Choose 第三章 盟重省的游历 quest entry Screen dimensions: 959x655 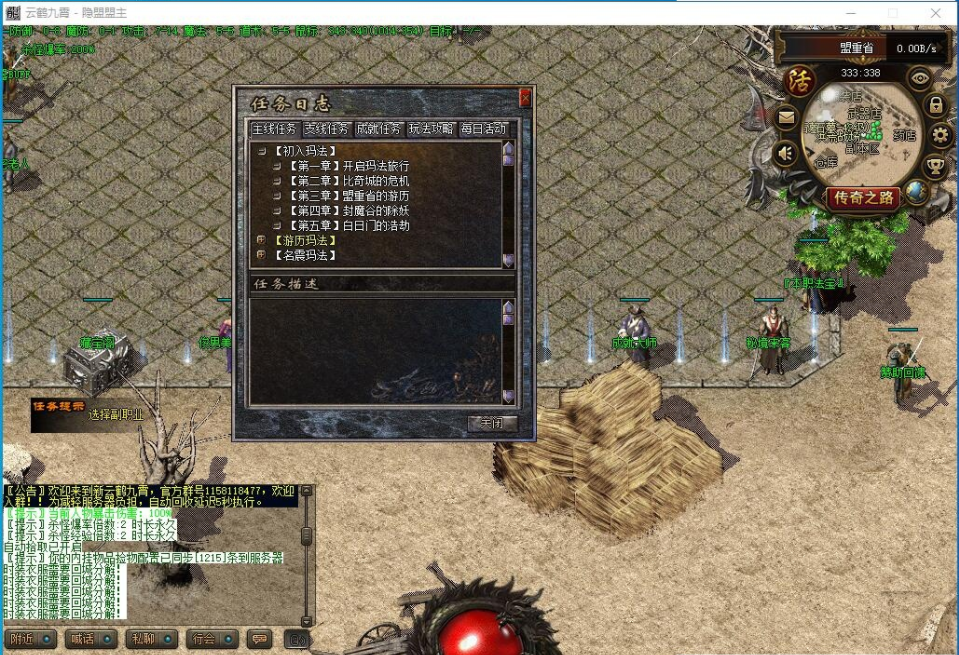point(348,196)
